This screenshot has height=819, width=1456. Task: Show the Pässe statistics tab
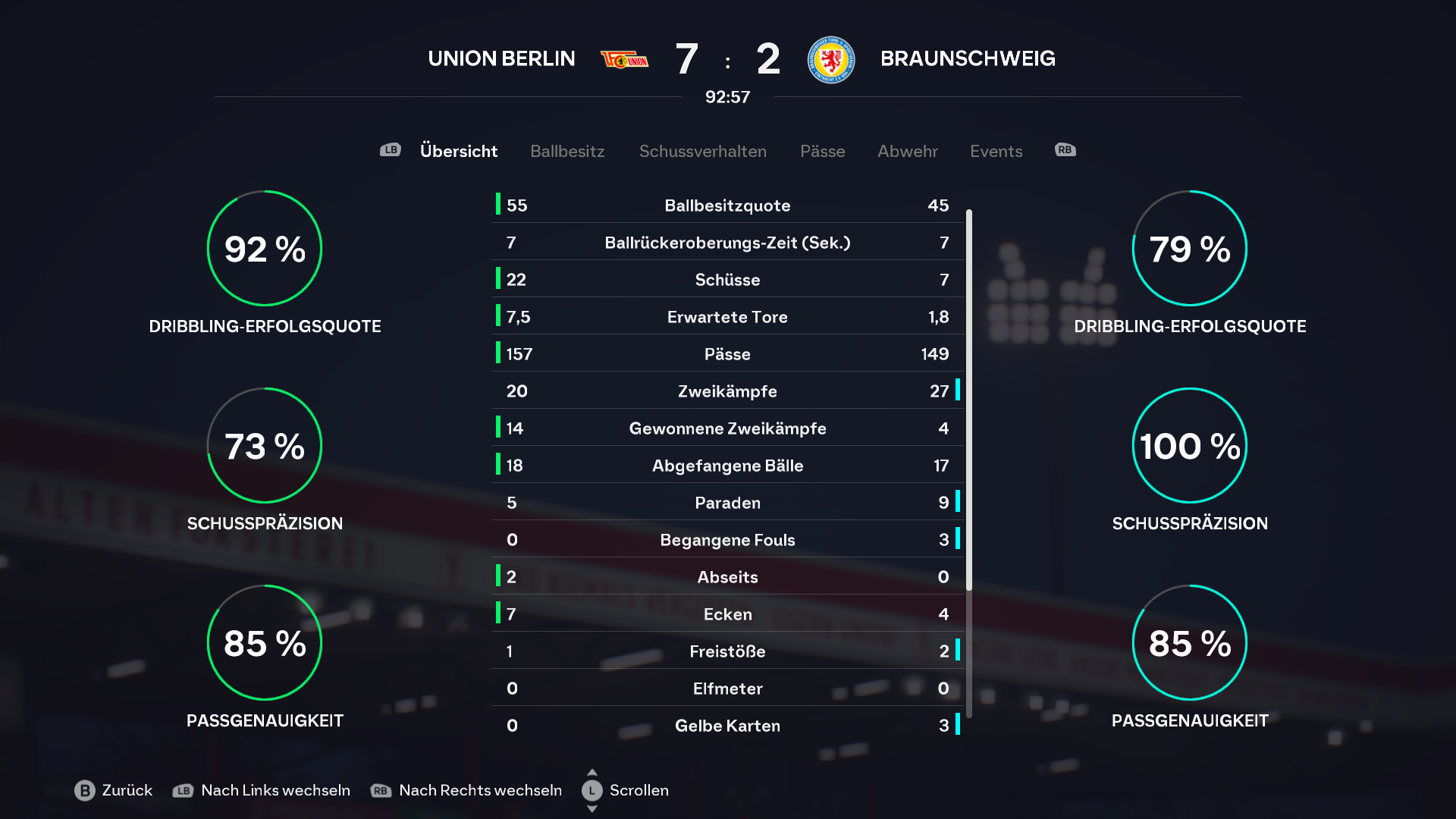822,151
